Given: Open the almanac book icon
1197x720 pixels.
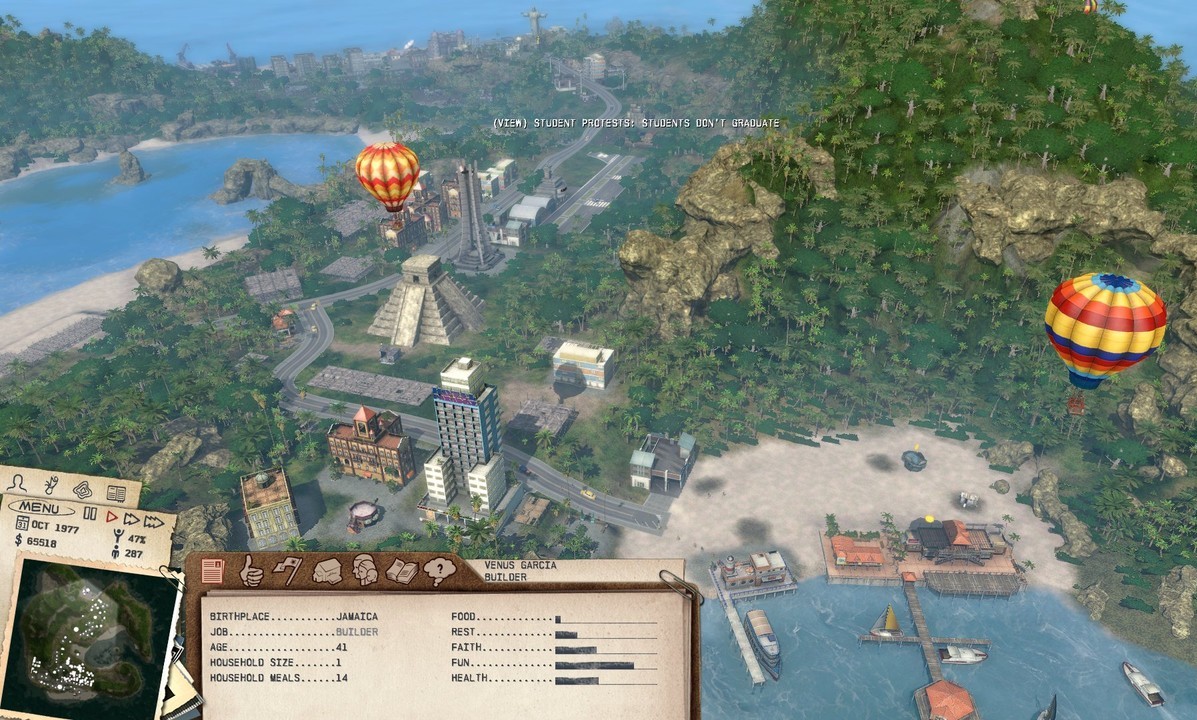Looking at the screenshot, I should click(116, 493).
